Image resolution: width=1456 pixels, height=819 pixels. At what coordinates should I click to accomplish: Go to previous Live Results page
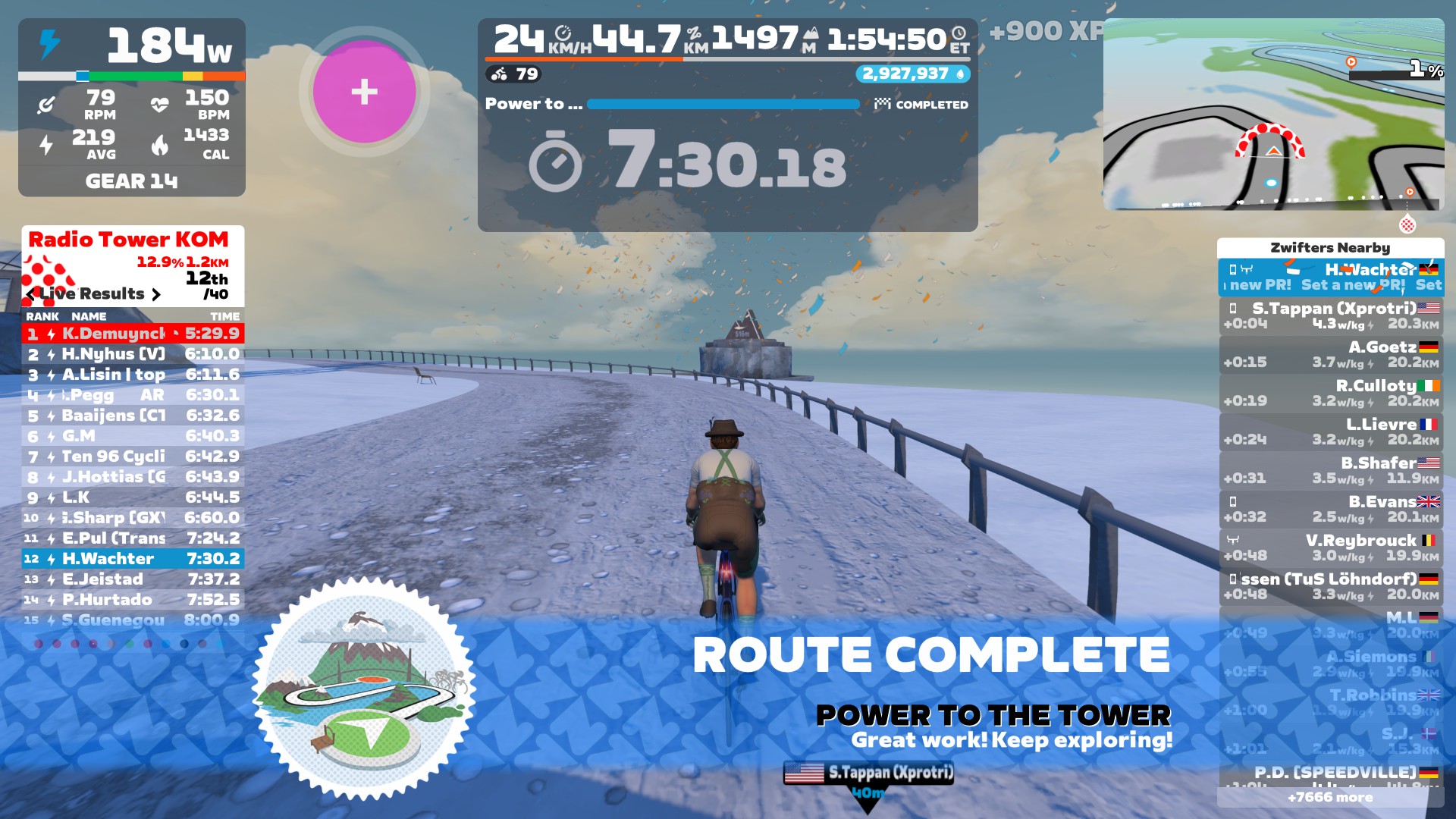click(30, 294)
